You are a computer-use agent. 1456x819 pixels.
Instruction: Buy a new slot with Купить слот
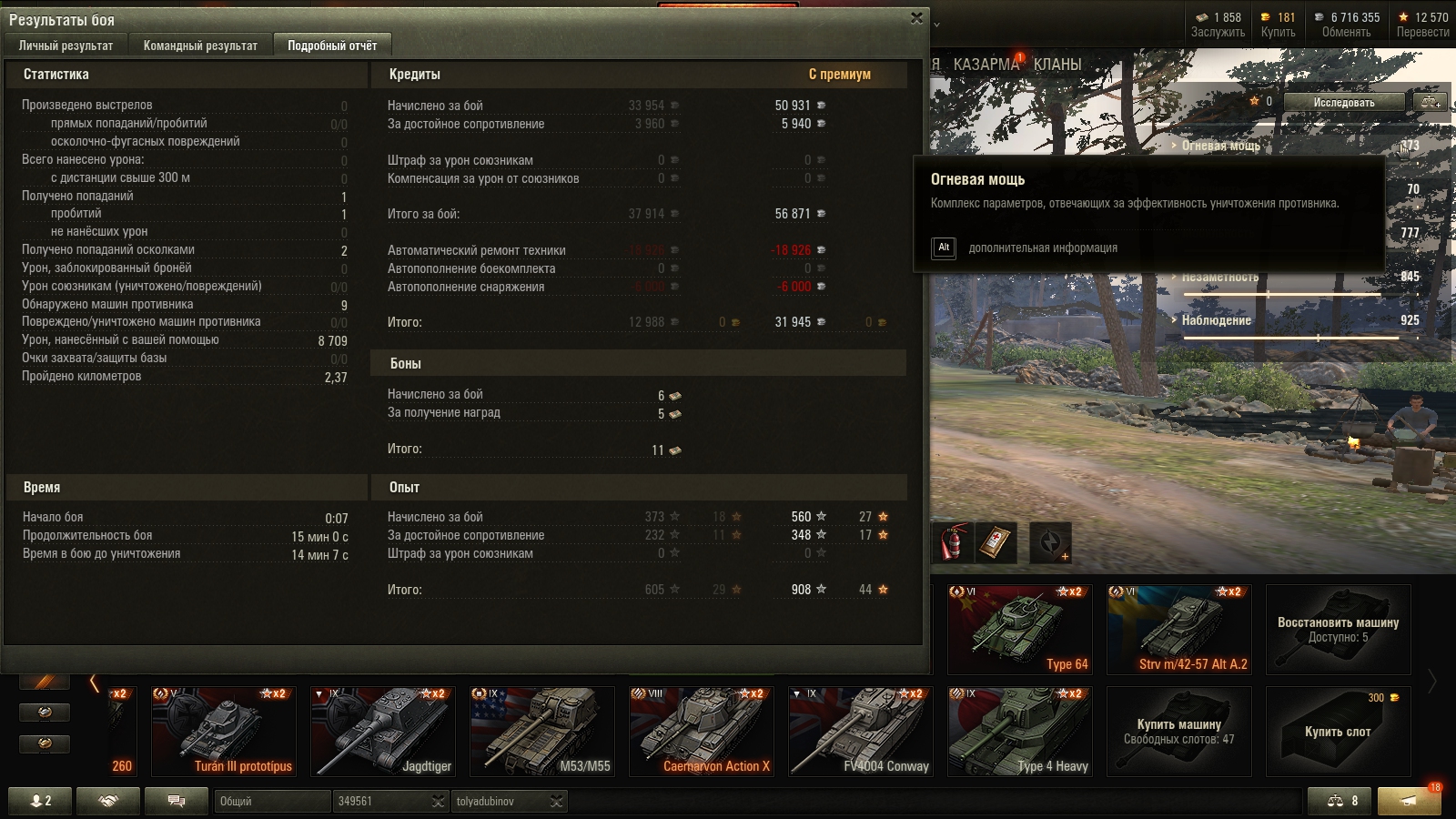(1338, 731)
